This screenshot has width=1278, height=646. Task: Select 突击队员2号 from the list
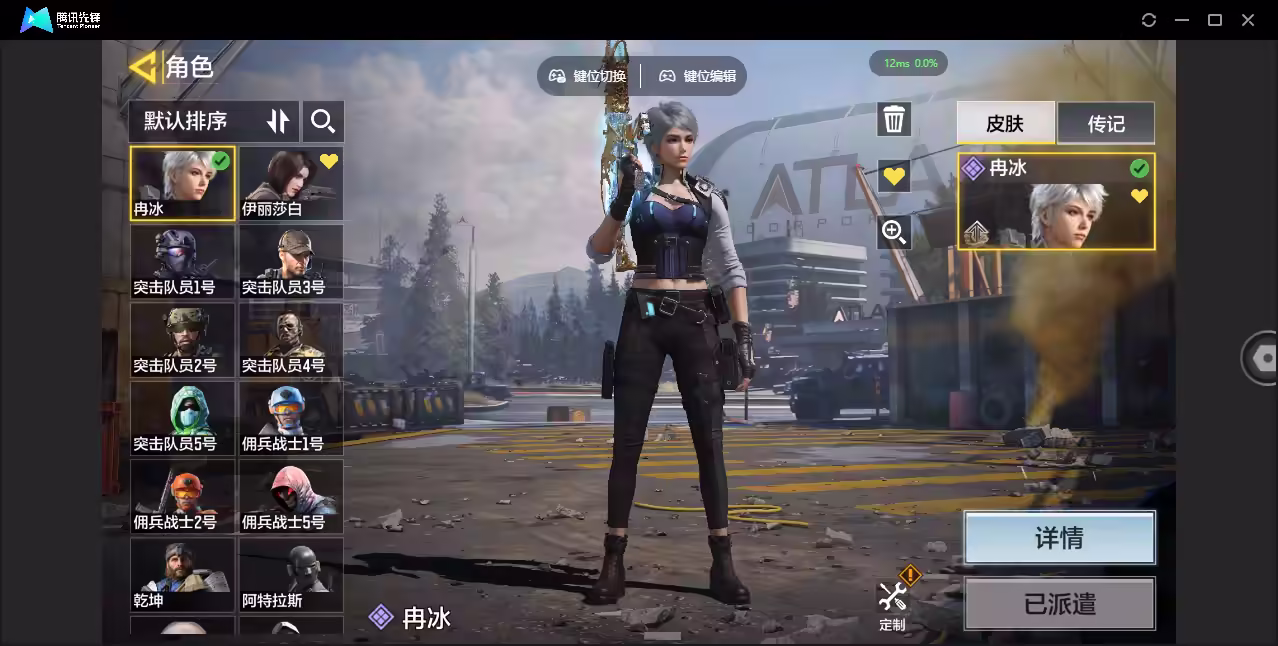point(183,340)
